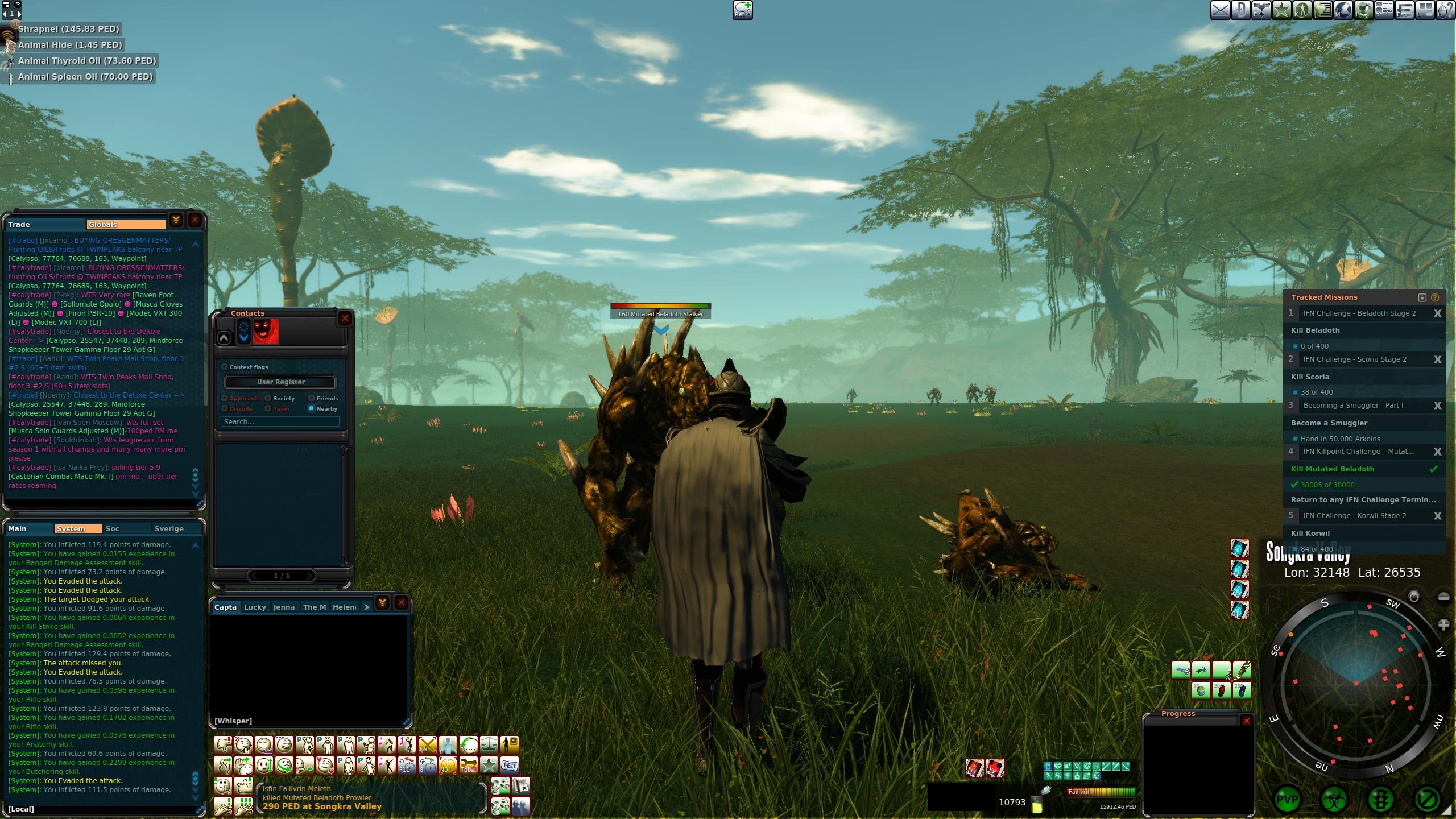Click the biohazard icon below the radar
1456x819 pixels.
pos(1334,800)
